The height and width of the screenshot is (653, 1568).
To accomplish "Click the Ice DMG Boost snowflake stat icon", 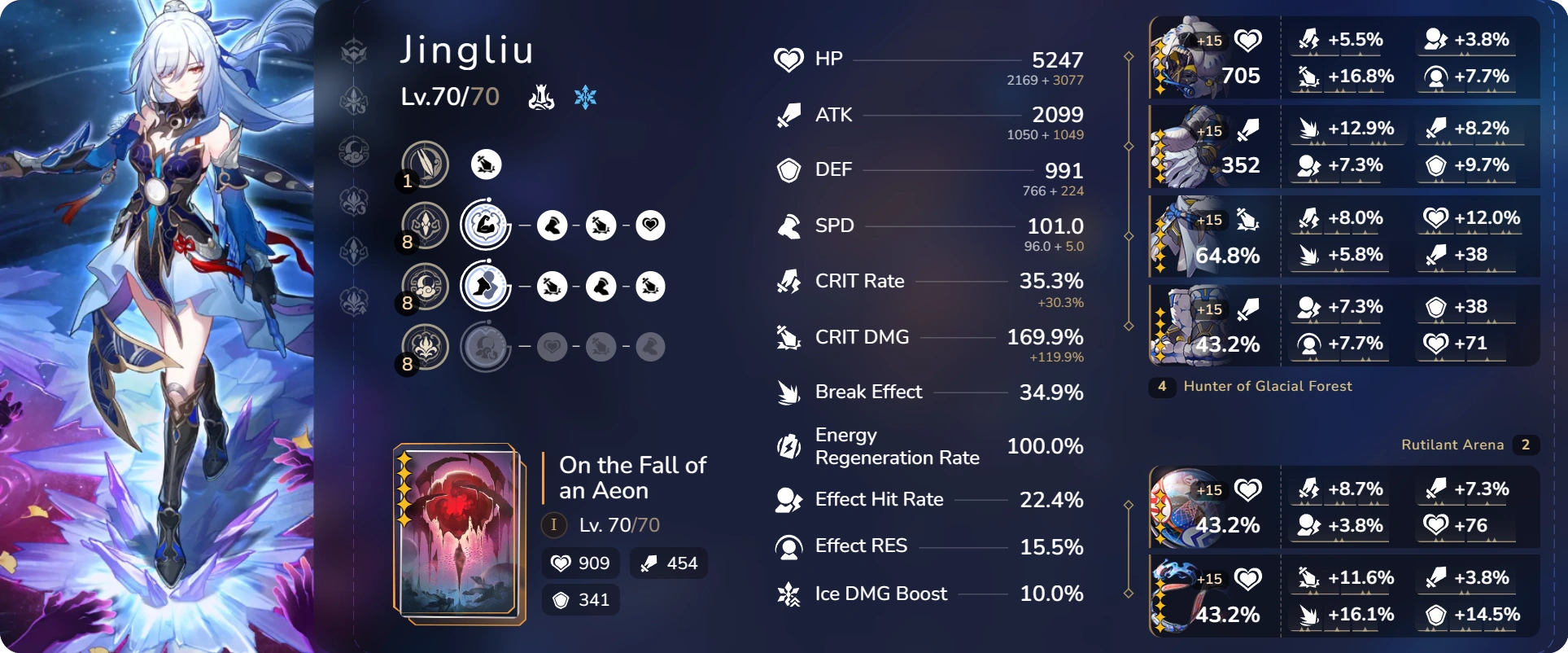I will [x=787, y=594].
